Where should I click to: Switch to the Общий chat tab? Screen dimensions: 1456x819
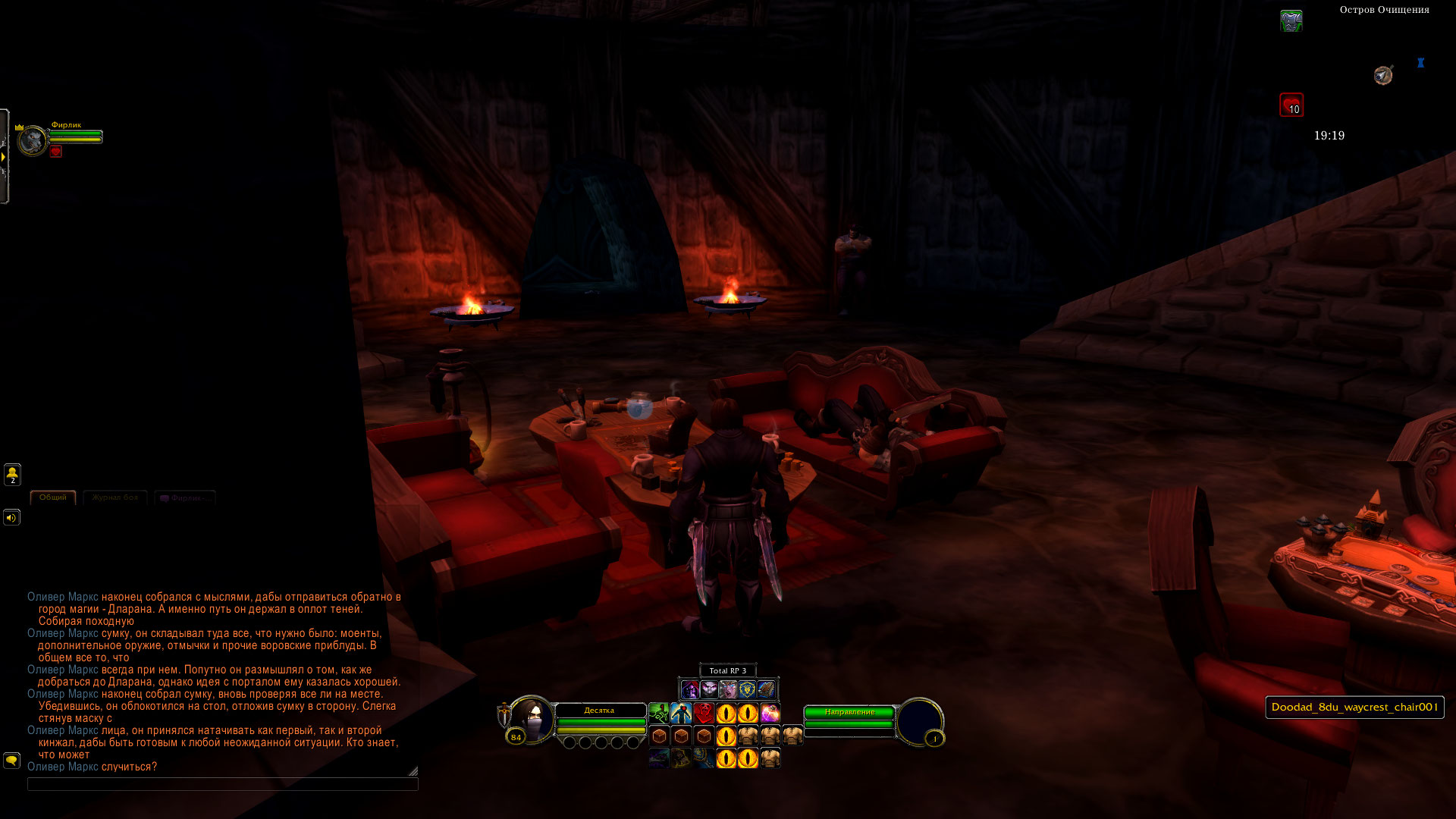[x=53, y=497]
